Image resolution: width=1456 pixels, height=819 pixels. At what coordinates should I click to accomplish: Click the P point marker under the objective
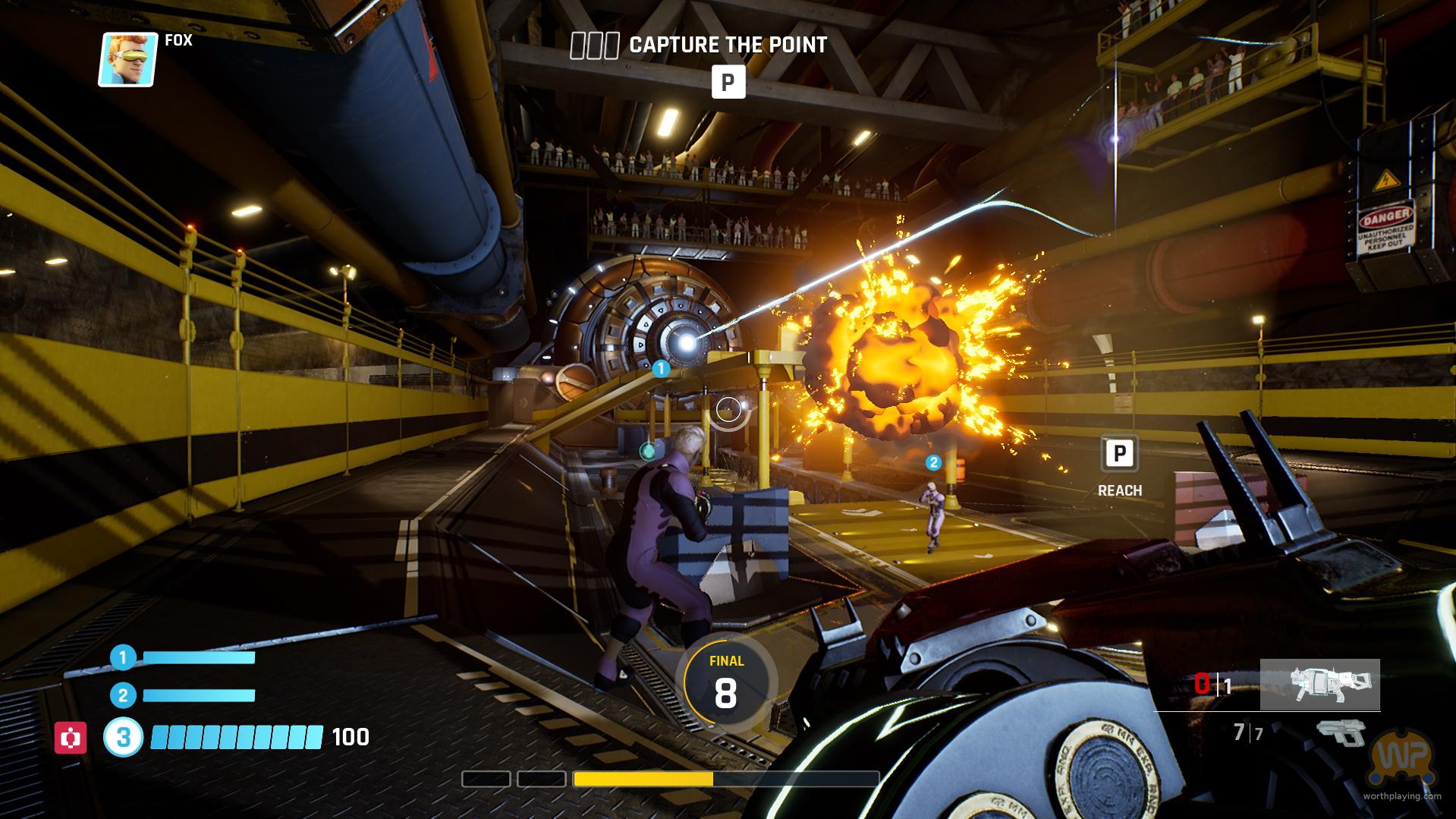pyautogui.click(x=728, y=82)
